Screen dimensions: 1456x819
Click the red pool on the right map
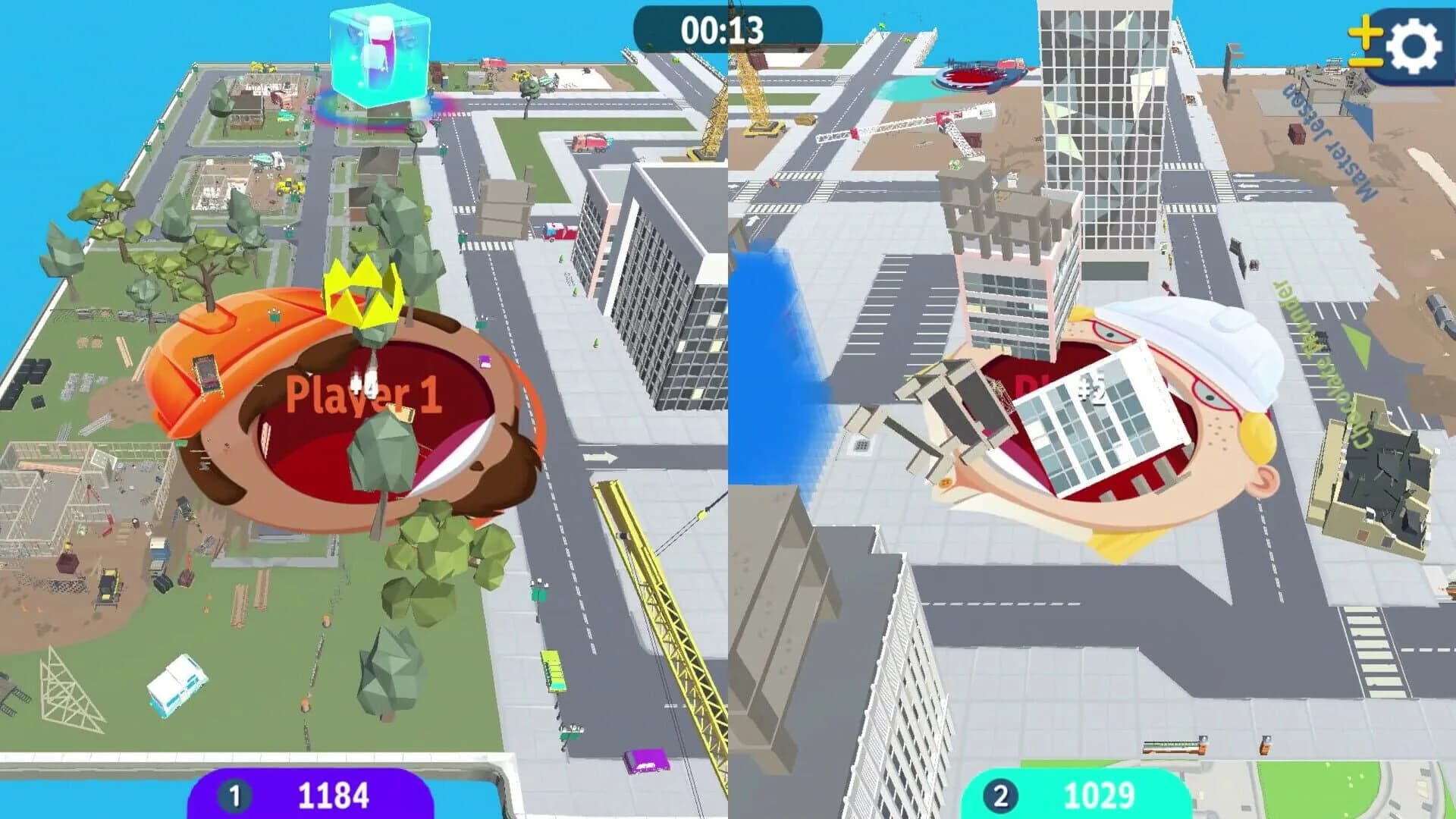point(976,76)
